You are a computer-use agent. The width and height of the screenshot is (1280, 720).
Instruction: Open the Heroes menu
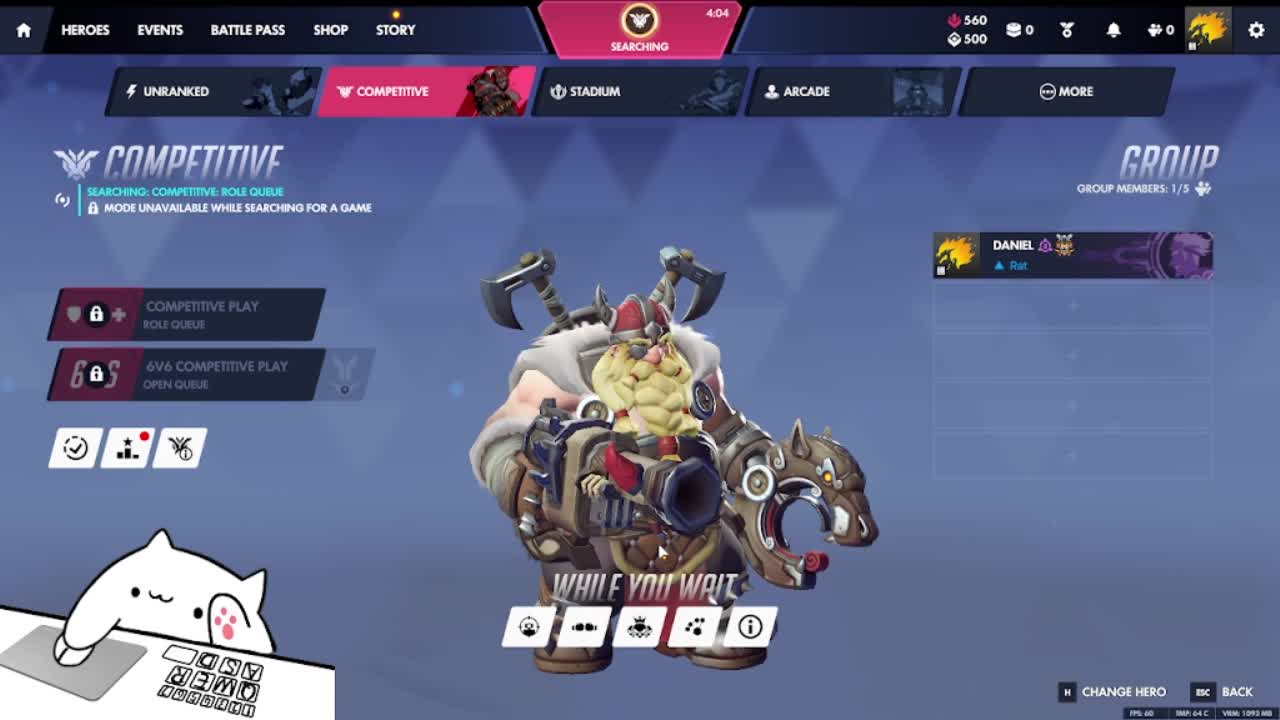point(85,30)
